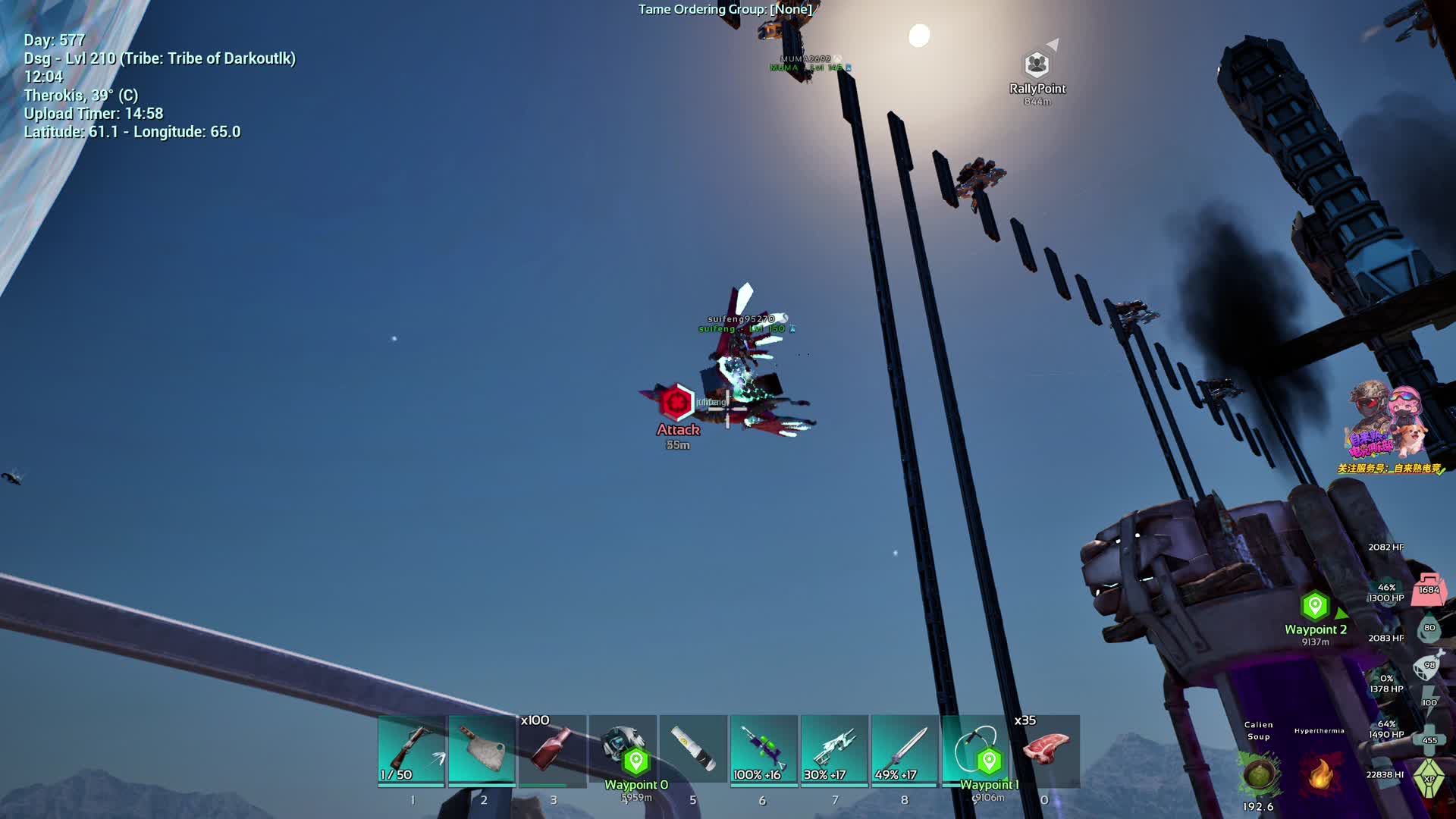Equip the purple and green rifle
Image resolution: width=1456 pixels, height=819 pixels.
coord(764,749)
